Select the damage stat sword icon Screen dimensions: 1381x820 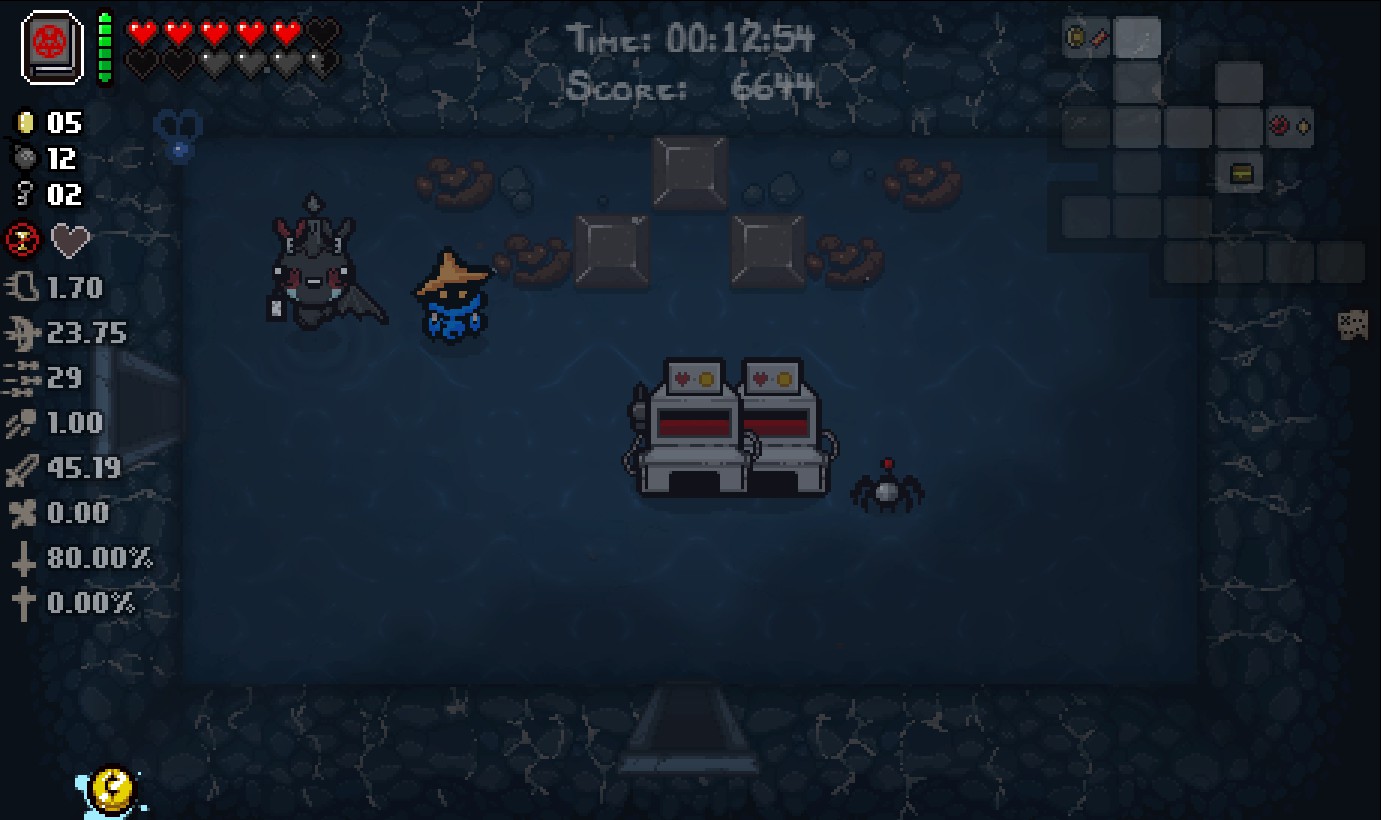tap(20, 467)
